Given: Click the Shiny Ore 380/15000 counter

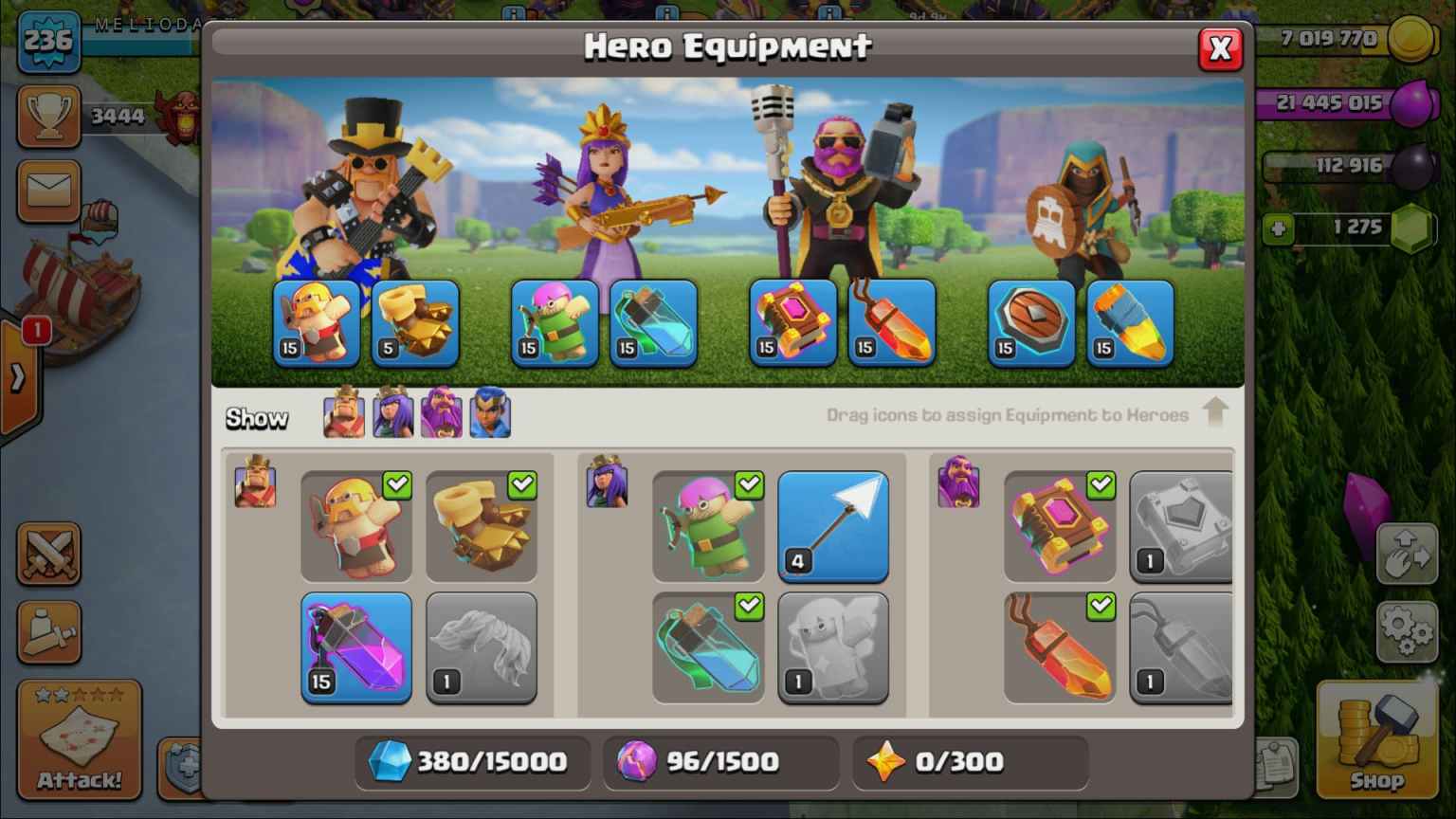Looking at the screenshot, I should 471,761.
